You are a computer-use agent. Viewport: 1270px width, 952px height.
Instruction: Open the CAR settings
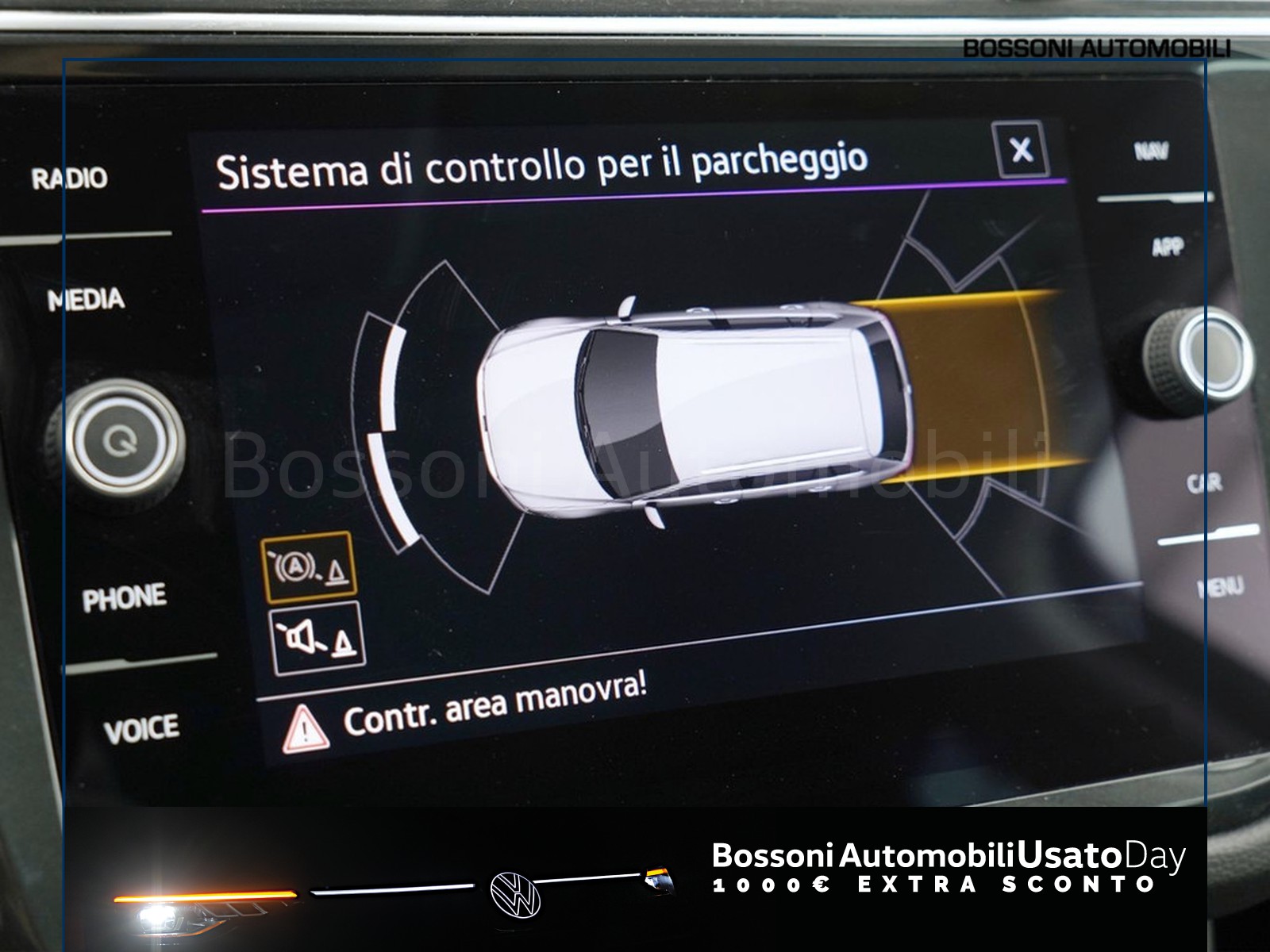(x=1204, y=482)
